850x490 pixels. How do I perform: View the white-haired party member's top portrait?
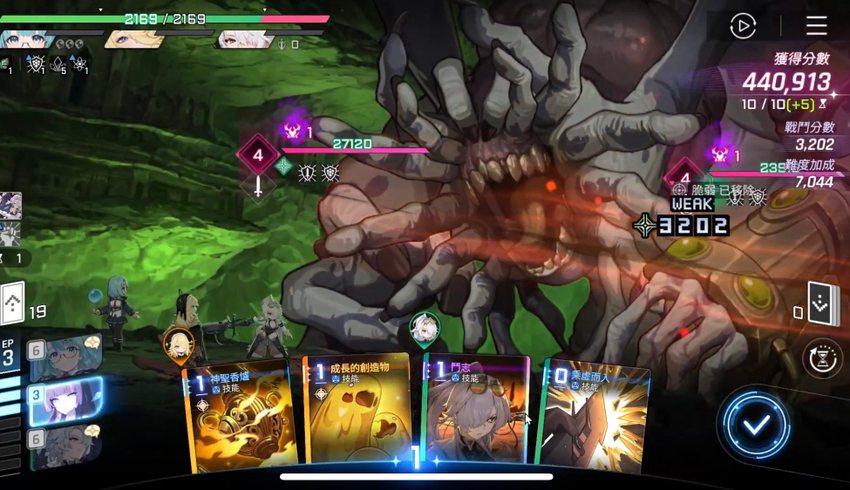pos(244,40)
